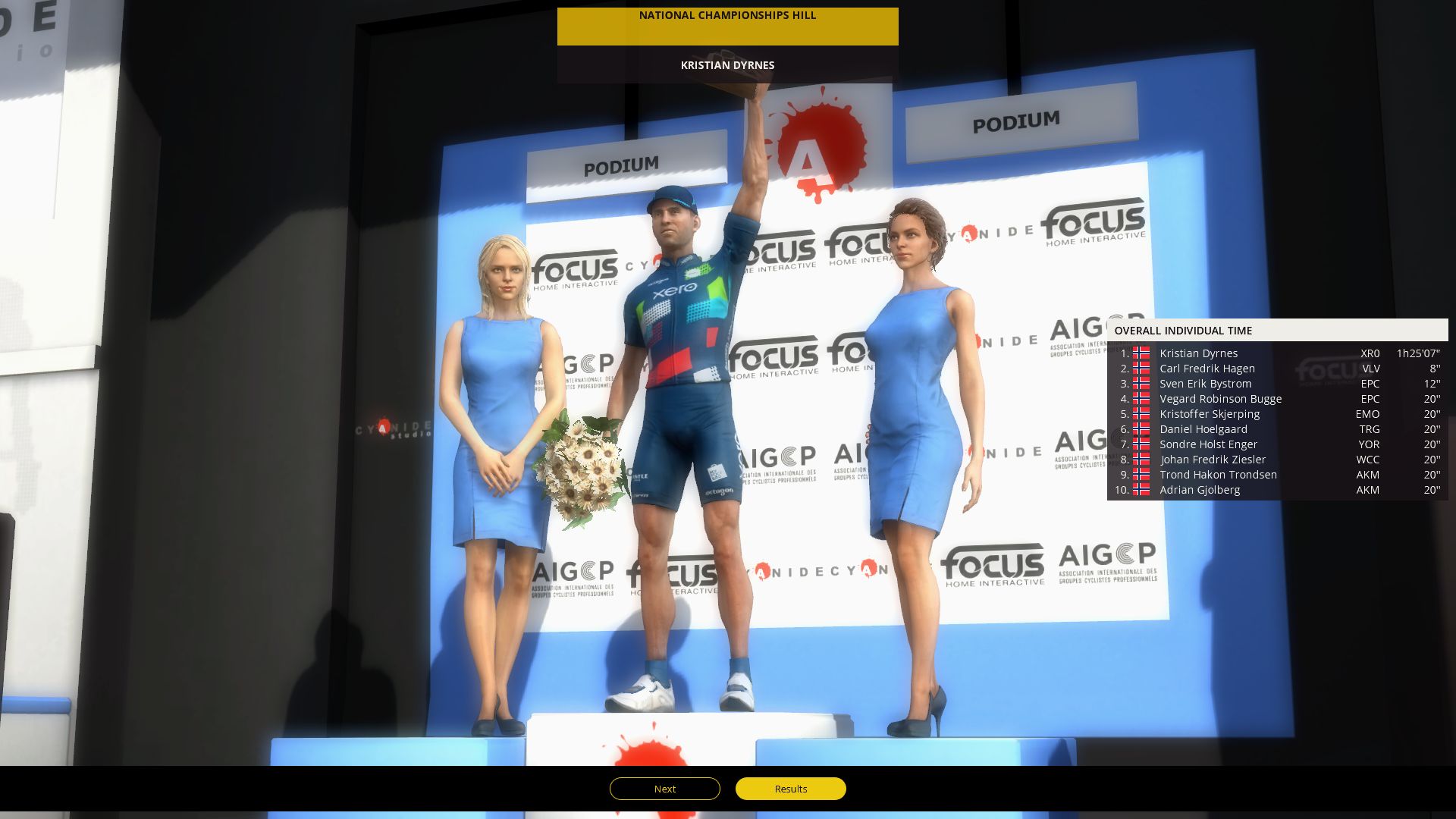Viewport: 1456px width, 819px height.
Task: Click Johan Fredrik Ziesler in the results list
Action: 1212,460
